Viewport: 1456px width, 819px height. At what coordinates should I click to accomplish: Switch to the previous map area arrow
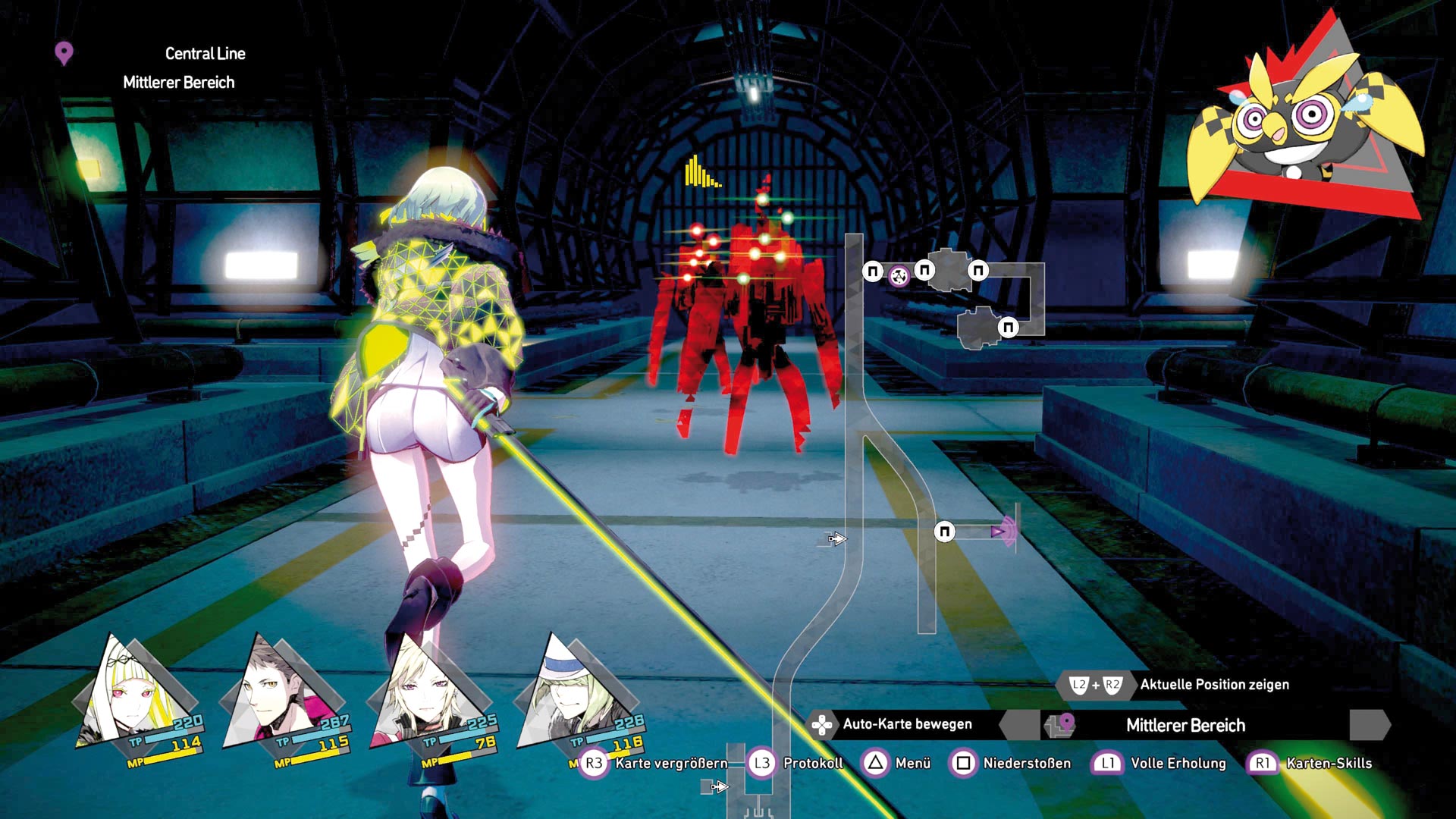click(1019, 726)
